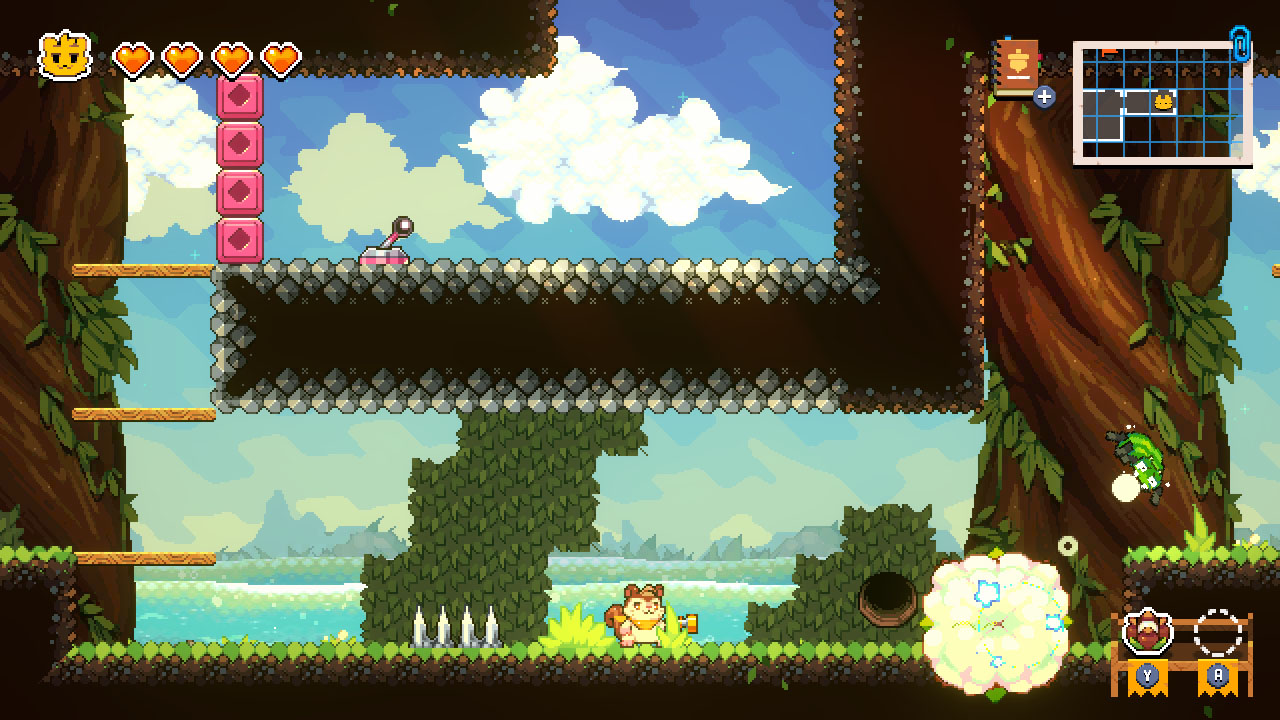
Task: Click the green winged enemy near the right tree
Action: [1137, 457]
